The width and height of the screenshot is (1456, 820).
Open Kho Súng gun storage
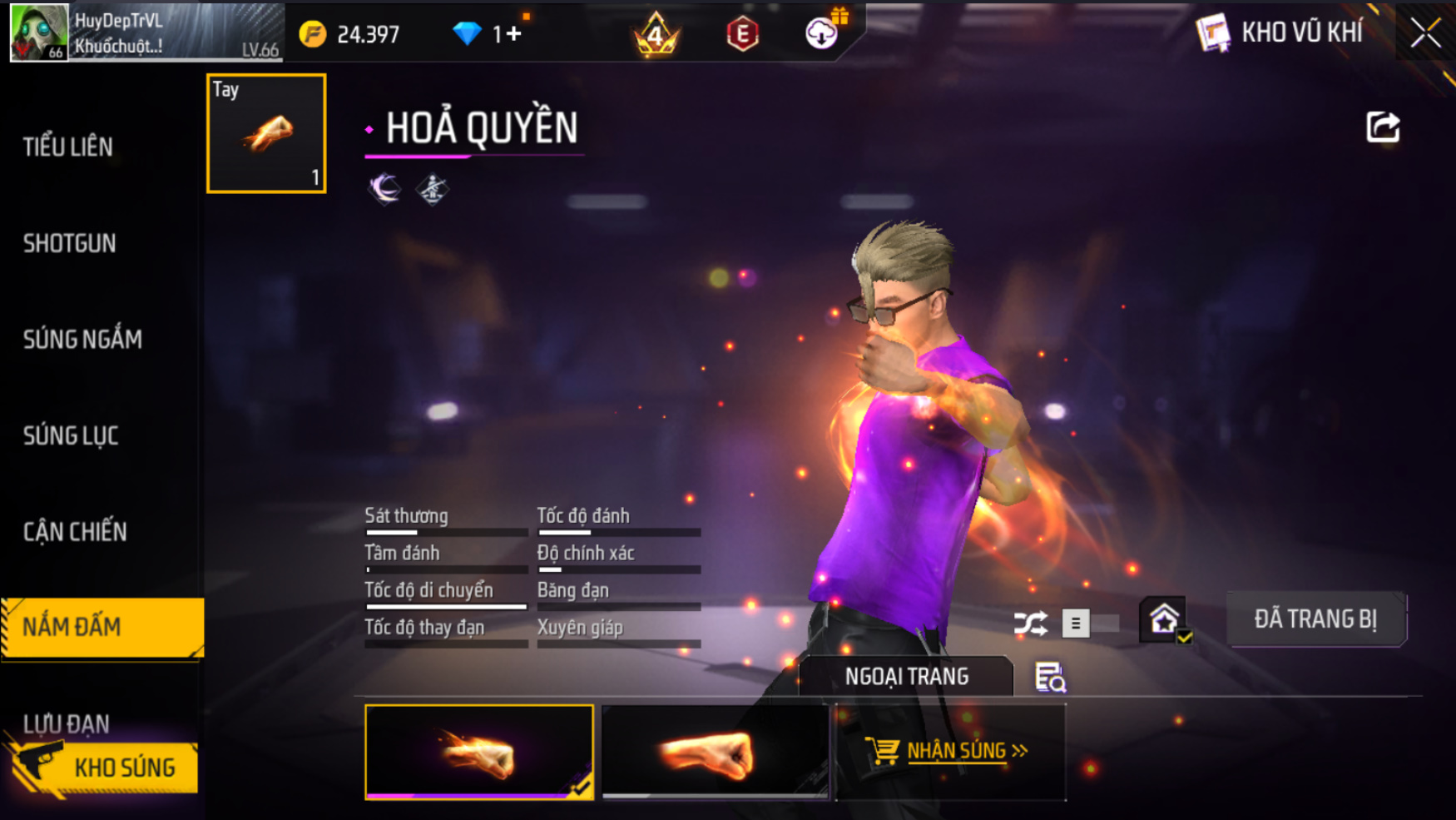coord(104,768)
